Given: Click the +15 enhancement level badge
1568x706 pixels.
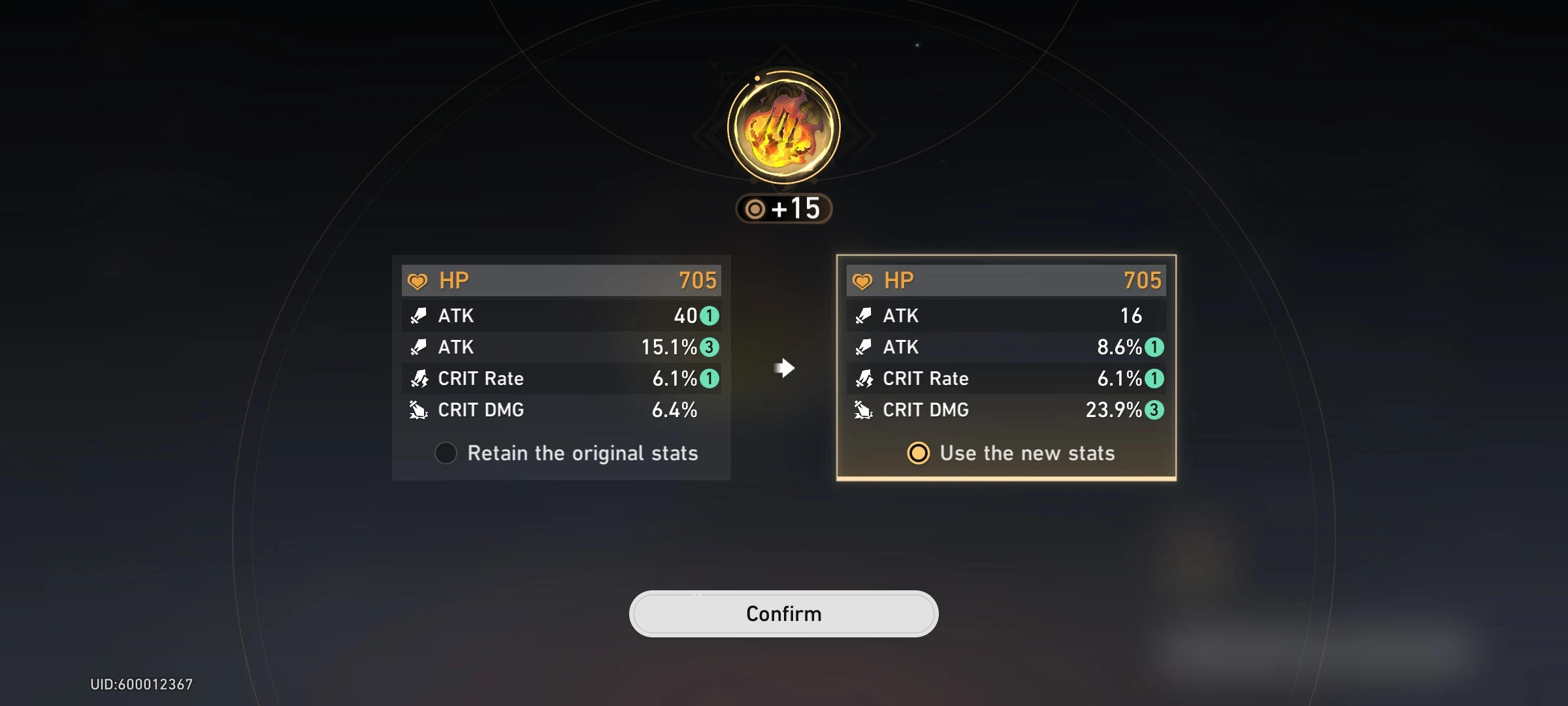Looking at the screenshot, I should pyautogui.click(x=783, y=209).
